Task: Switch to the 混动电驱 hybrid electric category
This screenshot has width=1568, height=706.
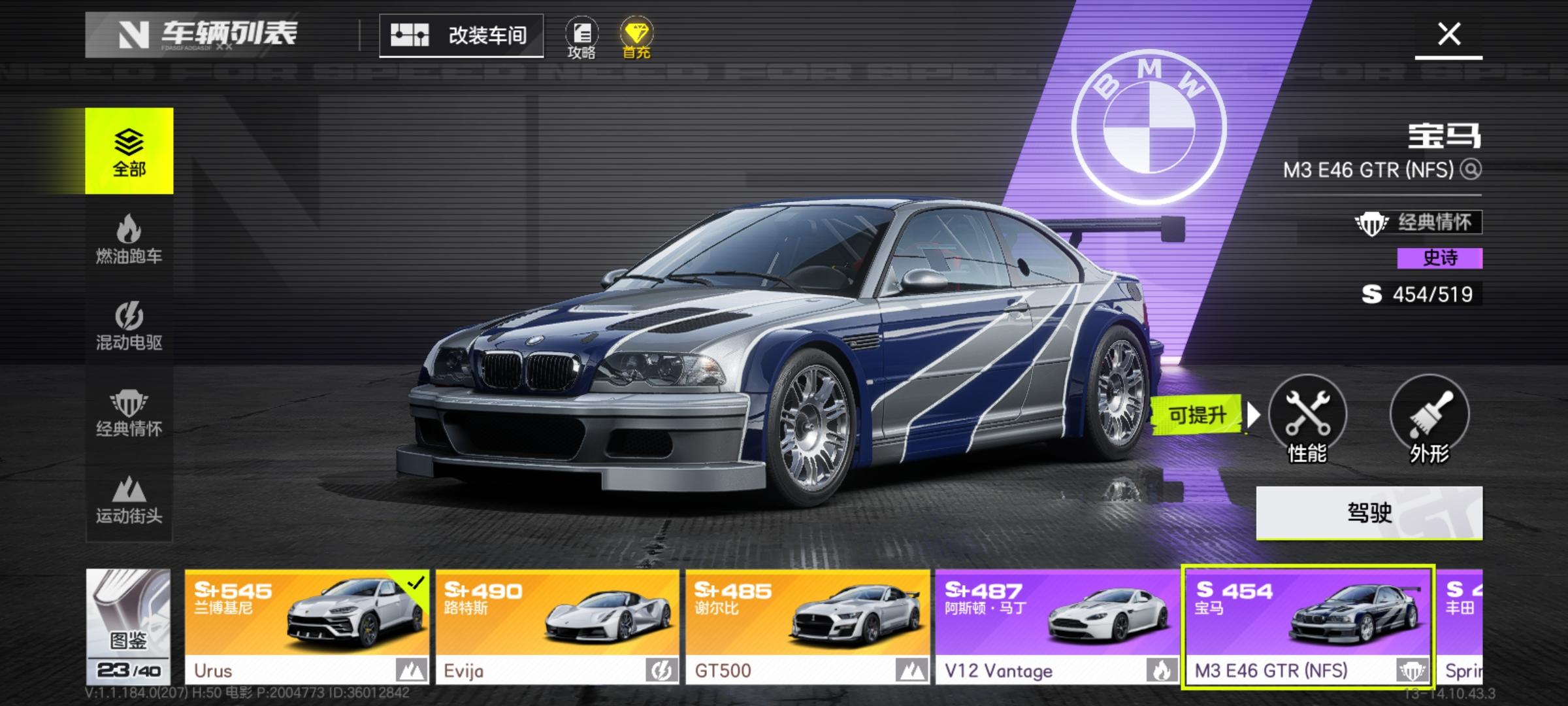Action: 129,325
